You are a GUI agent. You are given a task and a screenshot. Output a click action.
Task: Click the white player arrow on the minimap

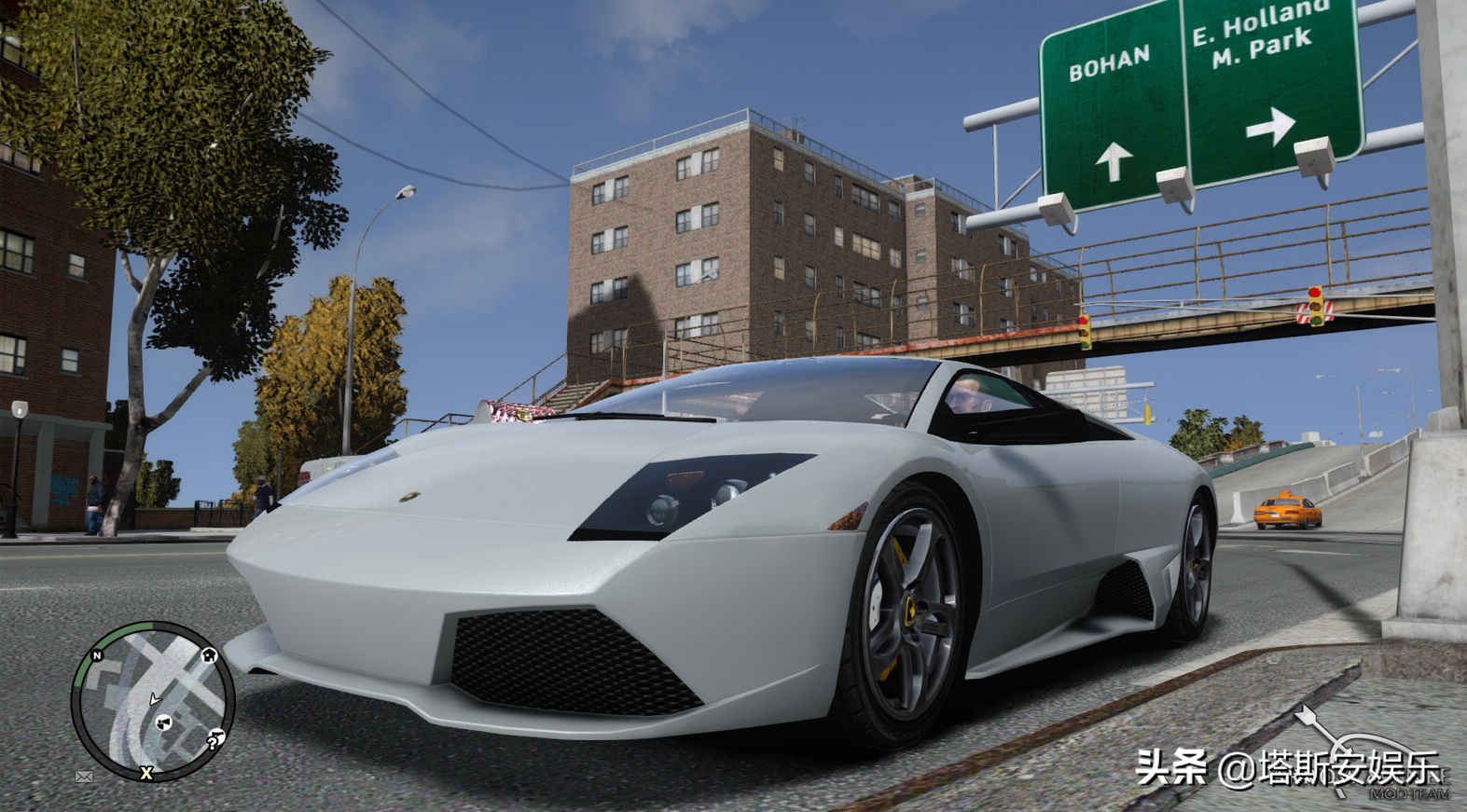point(155,698)
